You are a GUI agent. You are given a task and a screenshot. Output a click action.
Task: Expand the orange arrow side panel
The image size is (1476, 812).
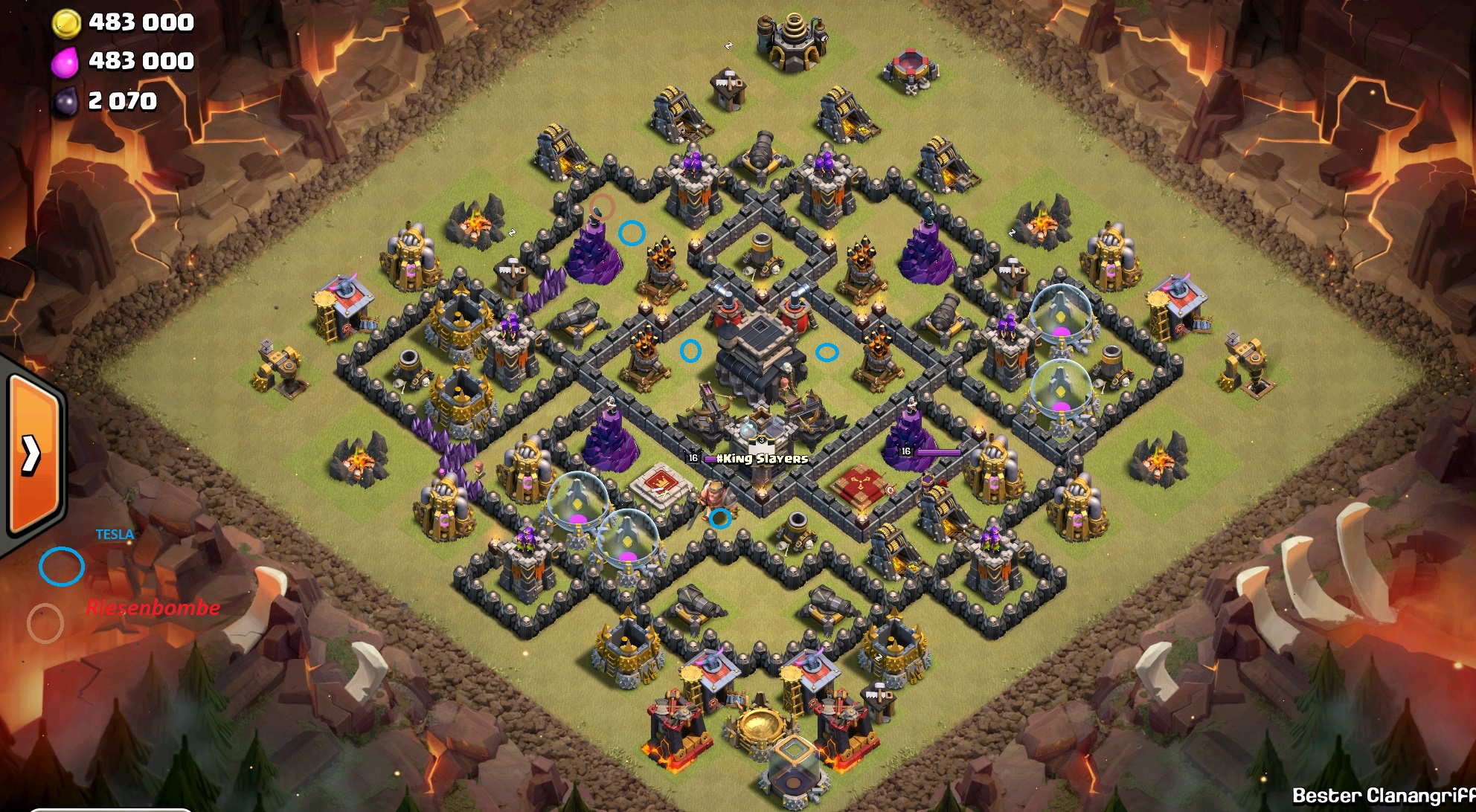coord(31,454)
